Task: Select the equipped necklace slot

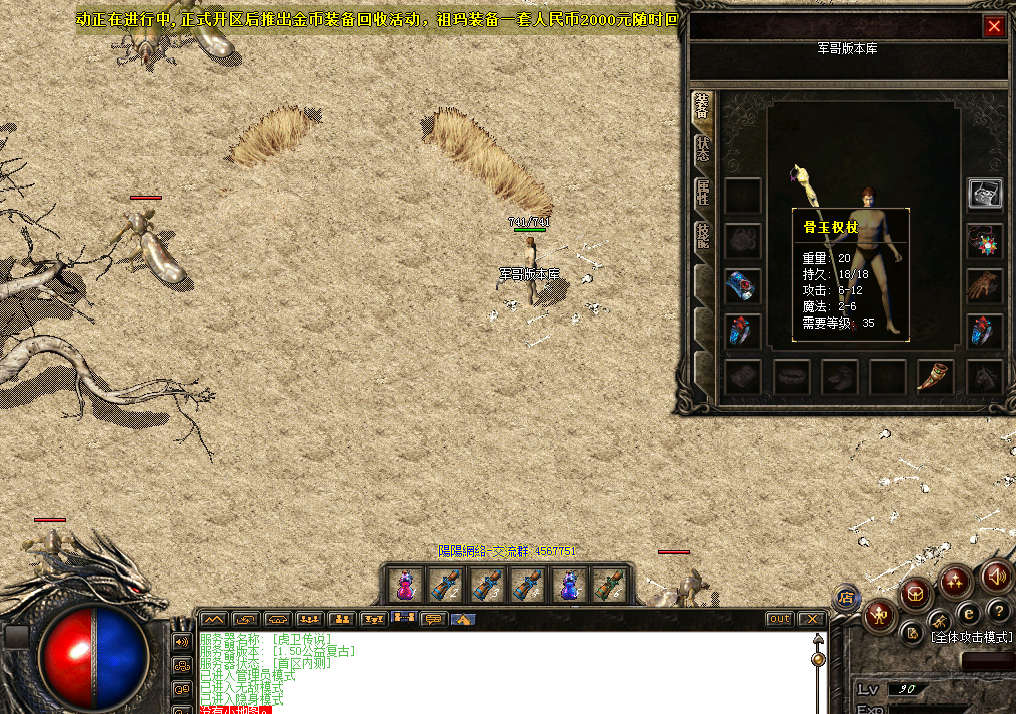Action: 985,241
